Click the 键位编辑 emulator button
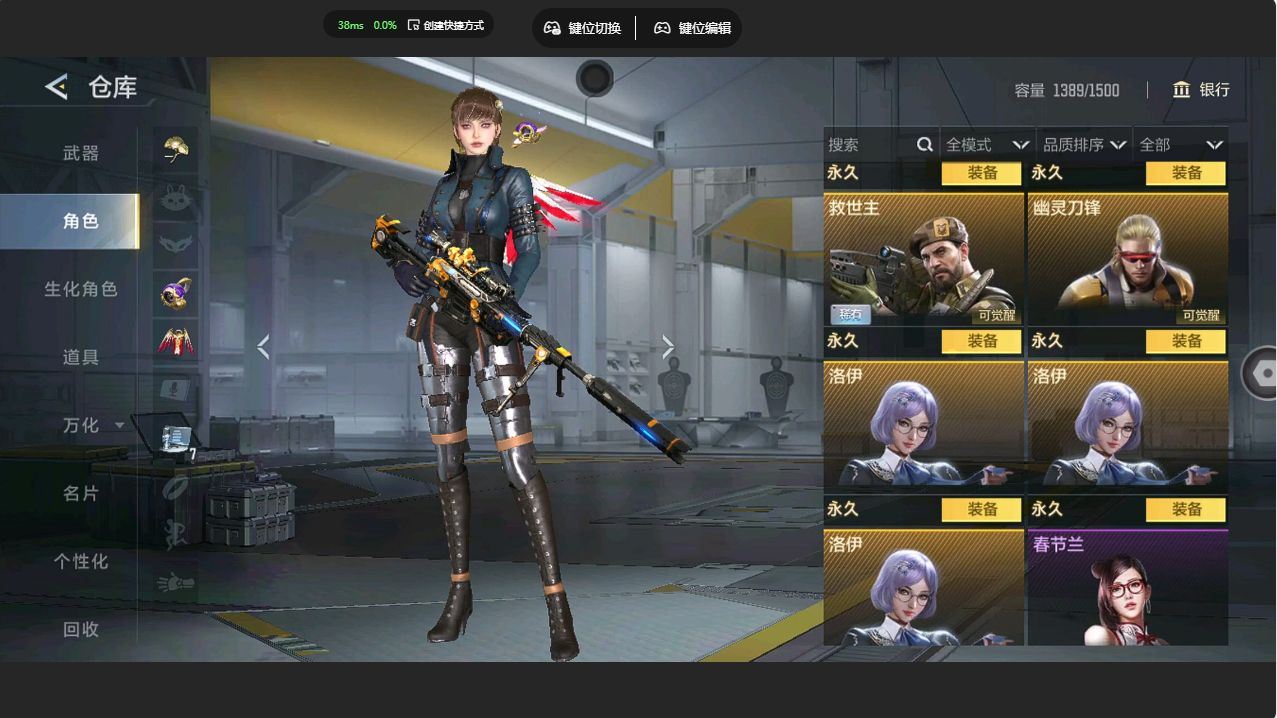1277x718 pixels. (692, 28)
